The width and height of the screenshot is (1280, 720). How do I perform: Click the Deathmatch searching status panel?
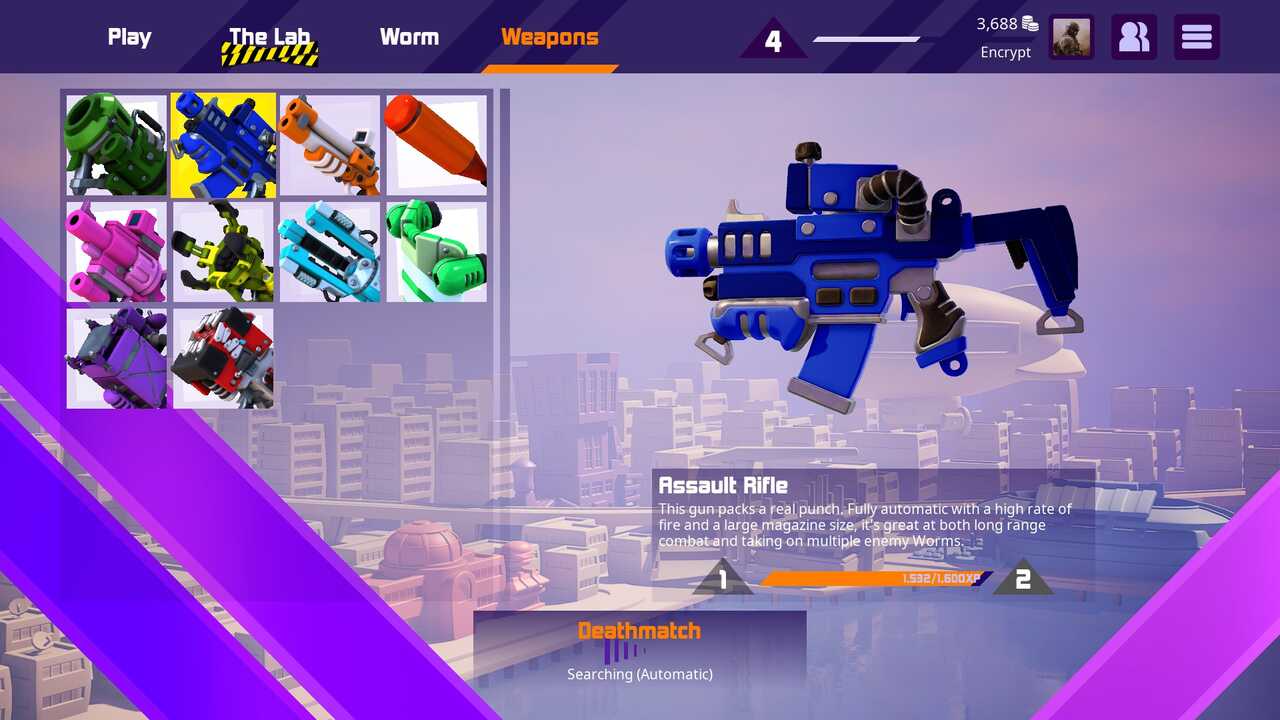click(x=640, y=650)
